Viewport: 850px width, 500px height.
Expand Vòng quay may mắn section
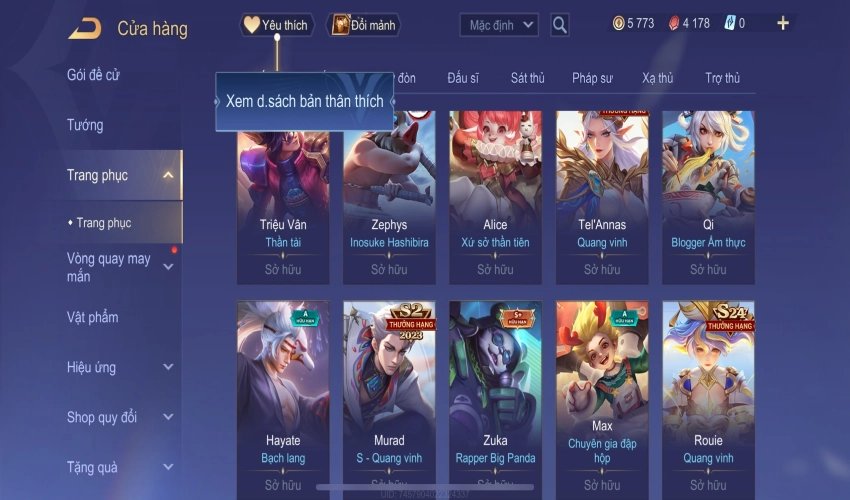[168, 267]
